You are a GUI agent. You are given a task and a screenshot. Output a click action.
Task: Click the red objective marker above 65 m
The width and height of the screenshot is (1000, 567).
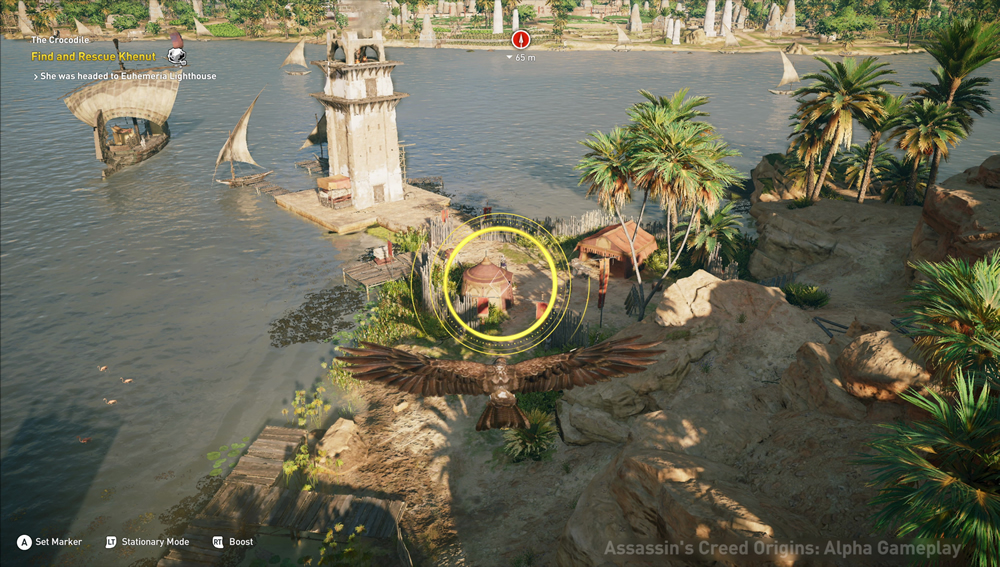coord(520,40)
